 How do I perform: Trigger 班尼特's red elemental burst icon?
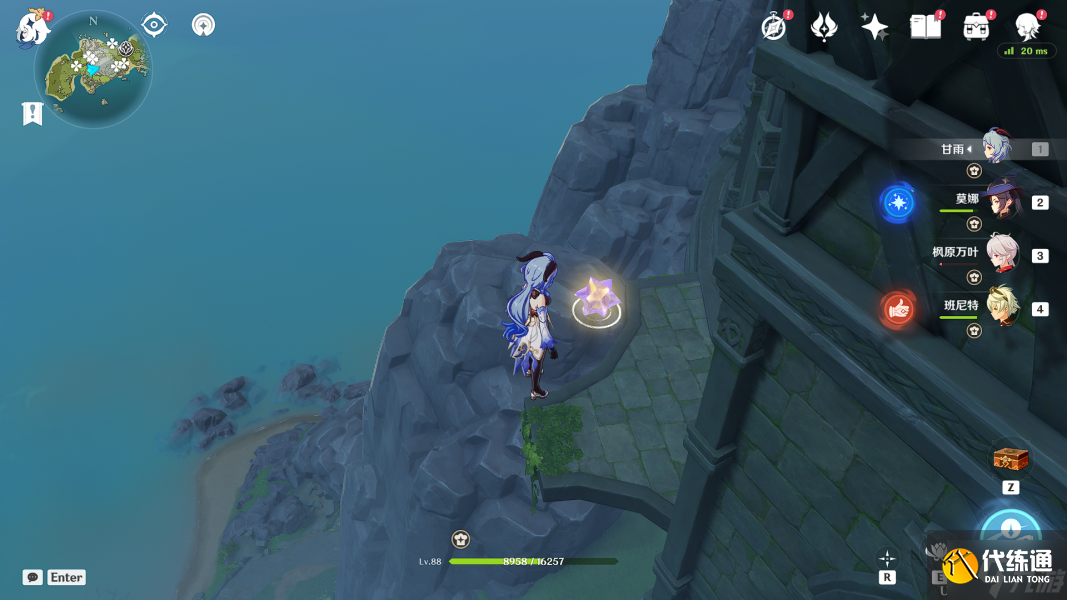tap(897, 310)
